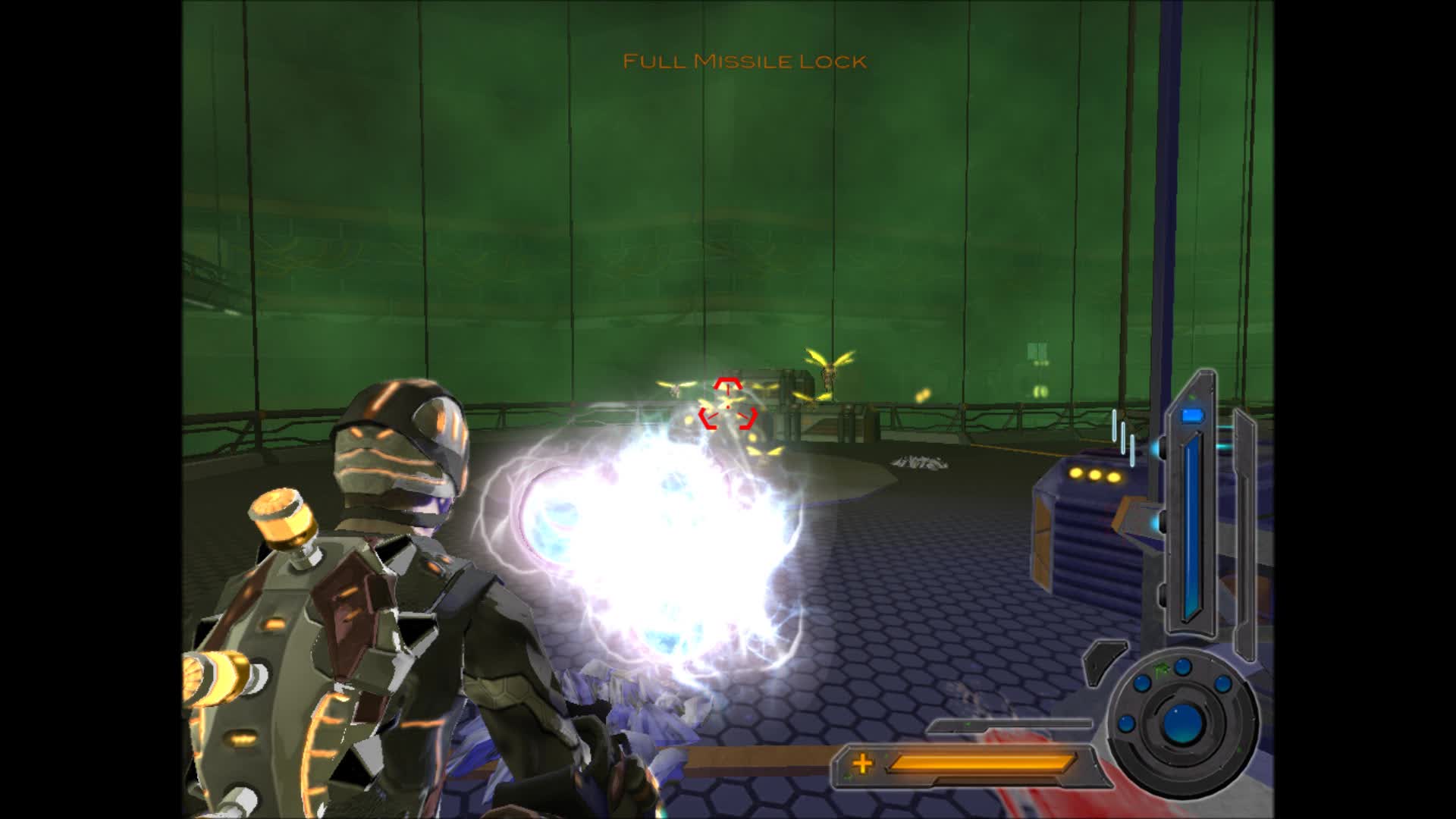Expand the top blue dot above radar center
Screen dimensions: 1456x819
click(x=1181, y=668)
